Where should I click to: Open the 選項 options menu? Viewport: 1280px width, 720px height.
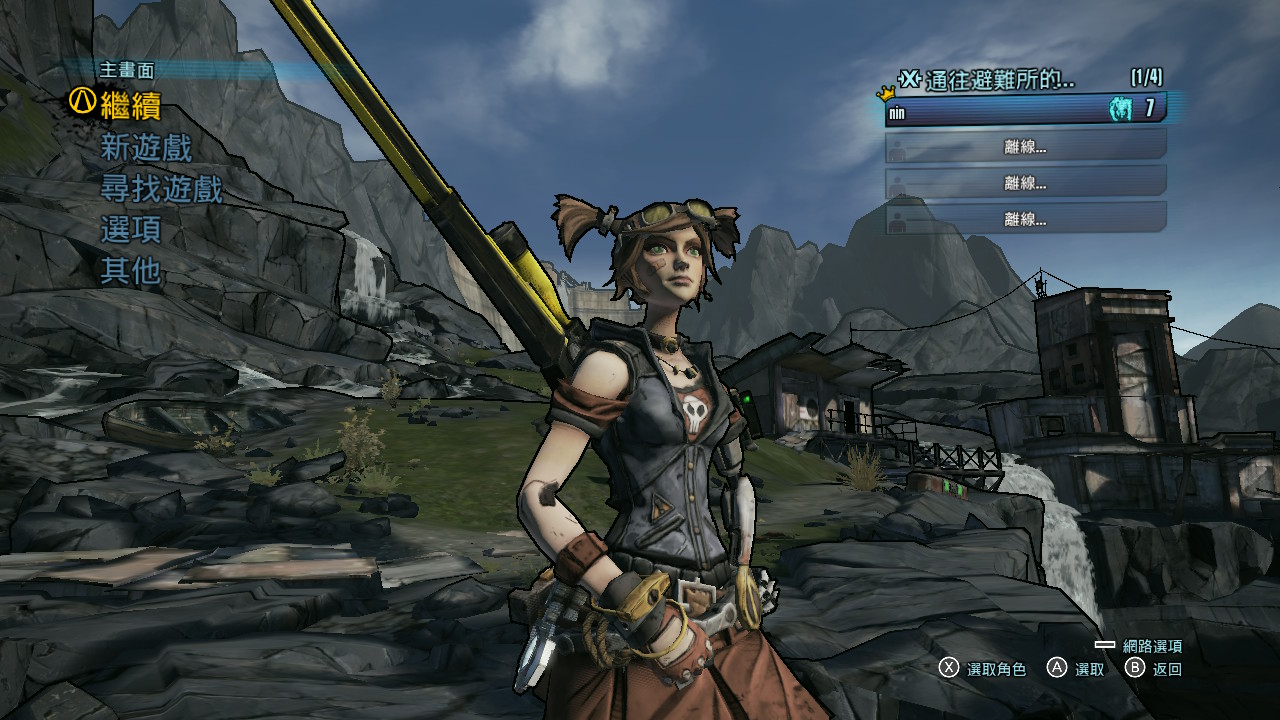[x=131, y=230]
